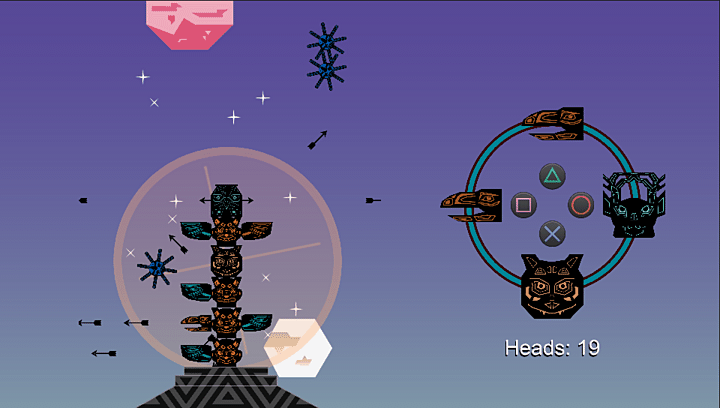This screenshot has height=408, width=720.
Task: Select the orange horned owl face head
Action: (x=551, y=286)
